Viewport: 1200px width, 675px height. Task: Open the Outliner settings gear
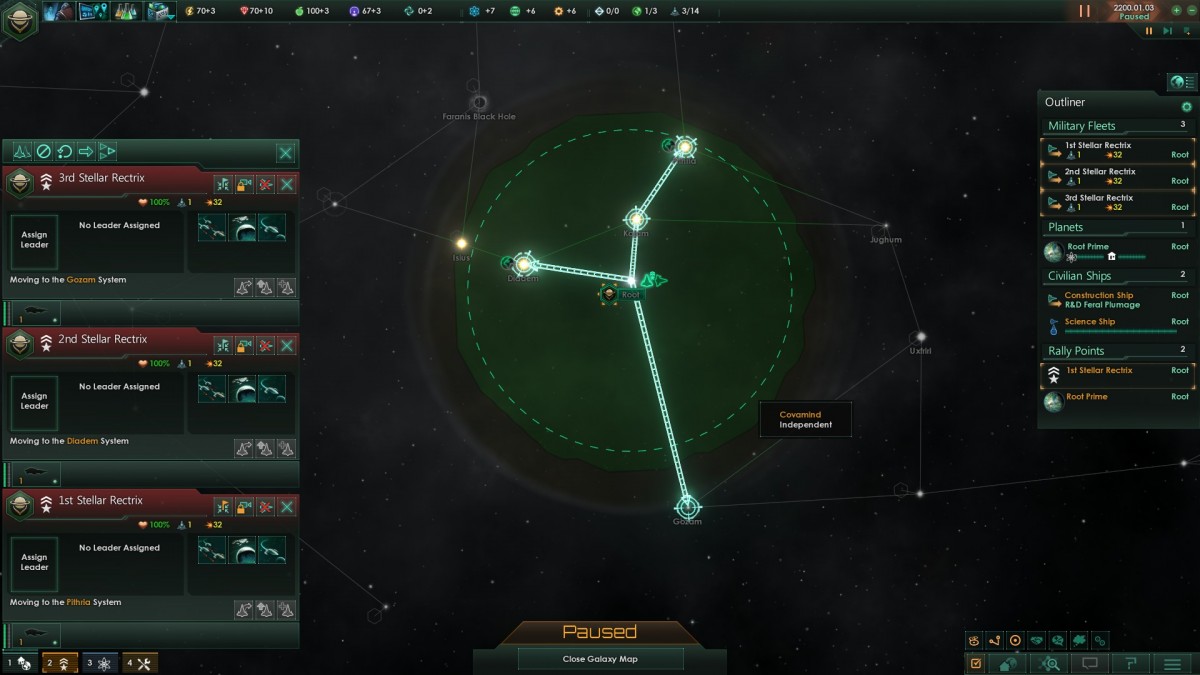(1187, 107)
